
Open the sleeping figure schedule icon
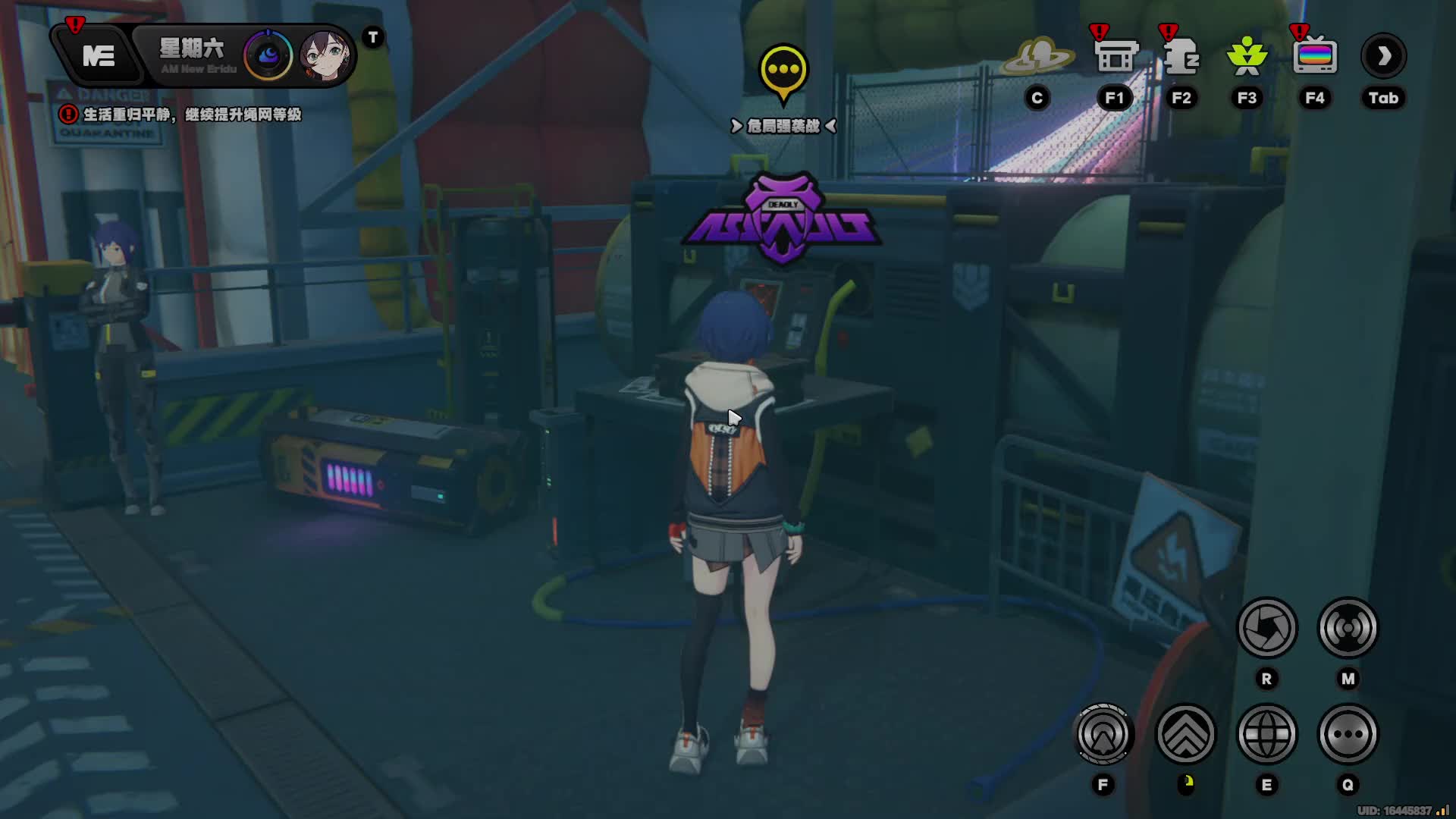[x=1181, y=56]
